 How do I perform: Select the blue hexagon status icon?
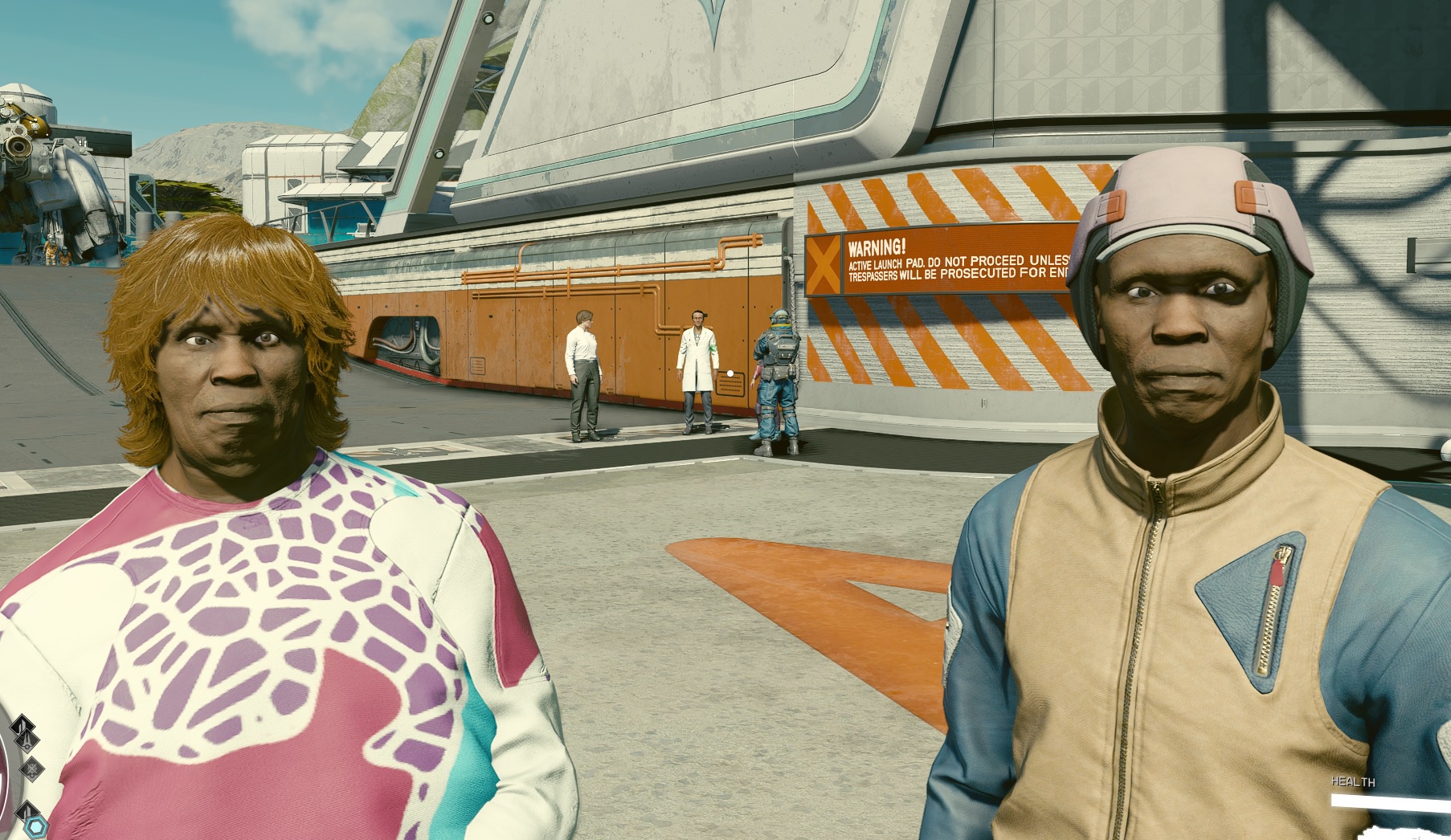click(x=37, y=826)
